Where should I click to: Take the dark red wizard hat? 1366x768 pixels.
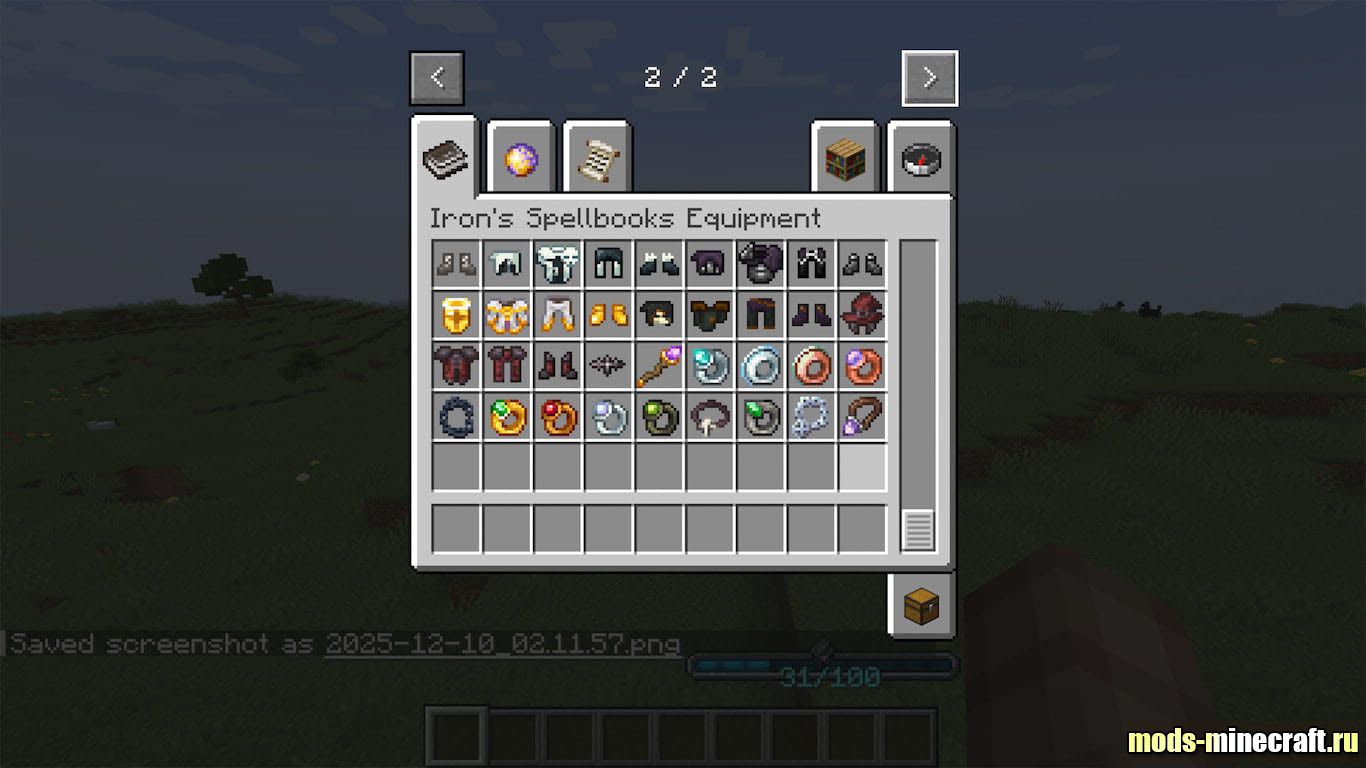(862, 315)
